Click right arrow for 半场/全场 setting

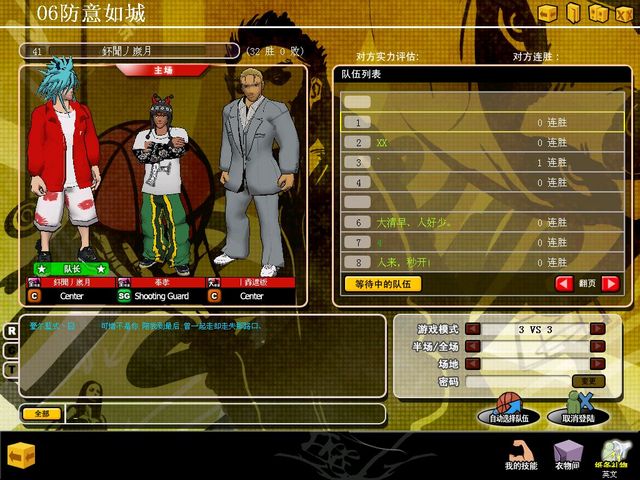tap(597, 346)
